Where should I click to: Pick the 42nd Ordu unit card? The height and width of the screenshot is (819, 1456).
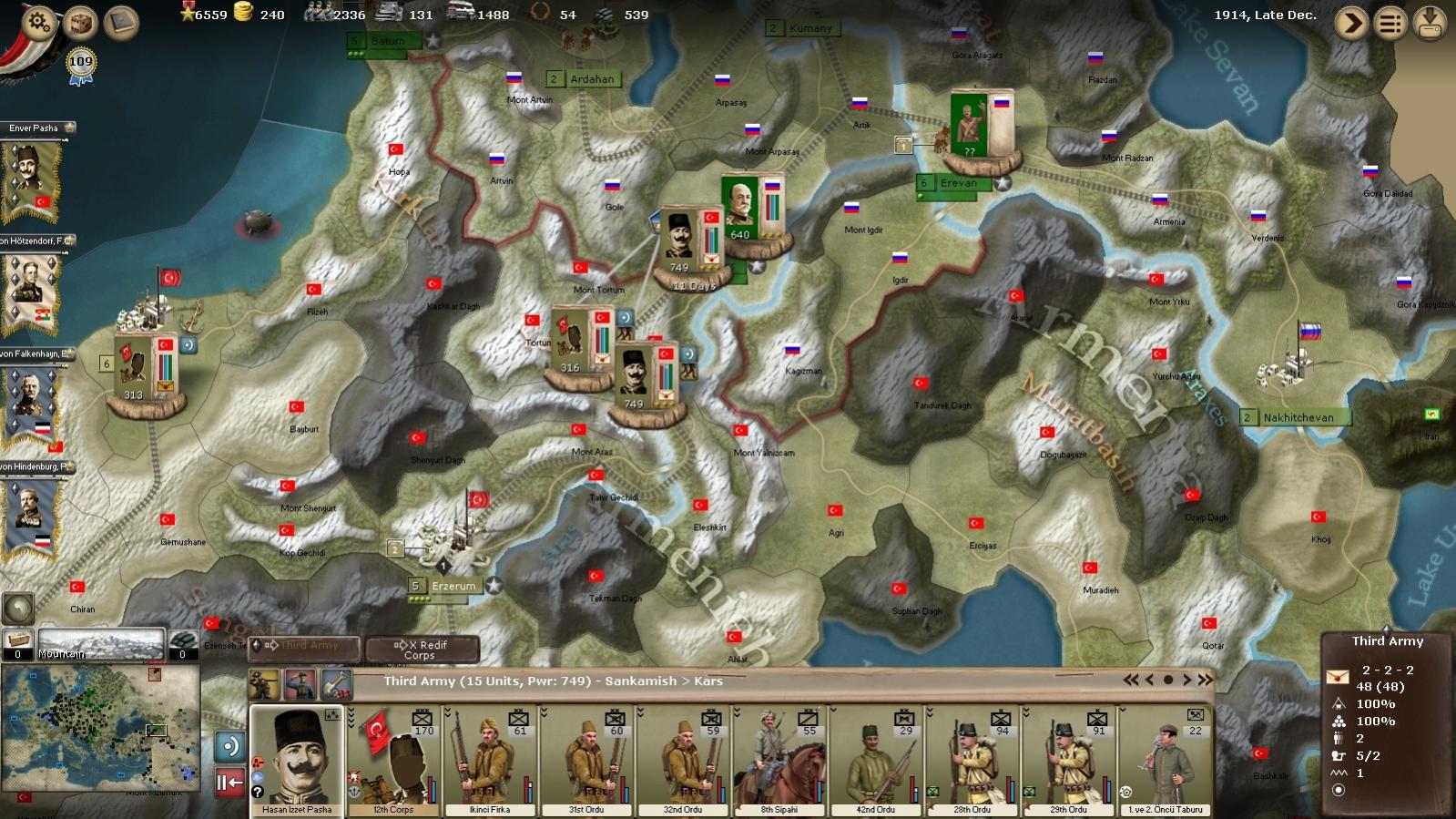(x=876, y=760)
